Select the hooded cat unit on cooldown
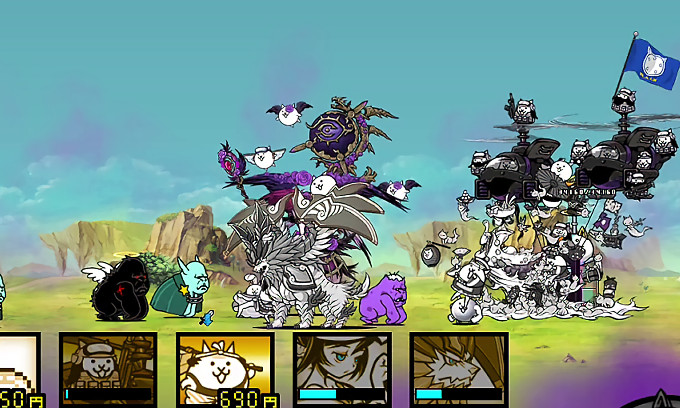Viewport: 680px width, 408px height. (x=107, y=369)
